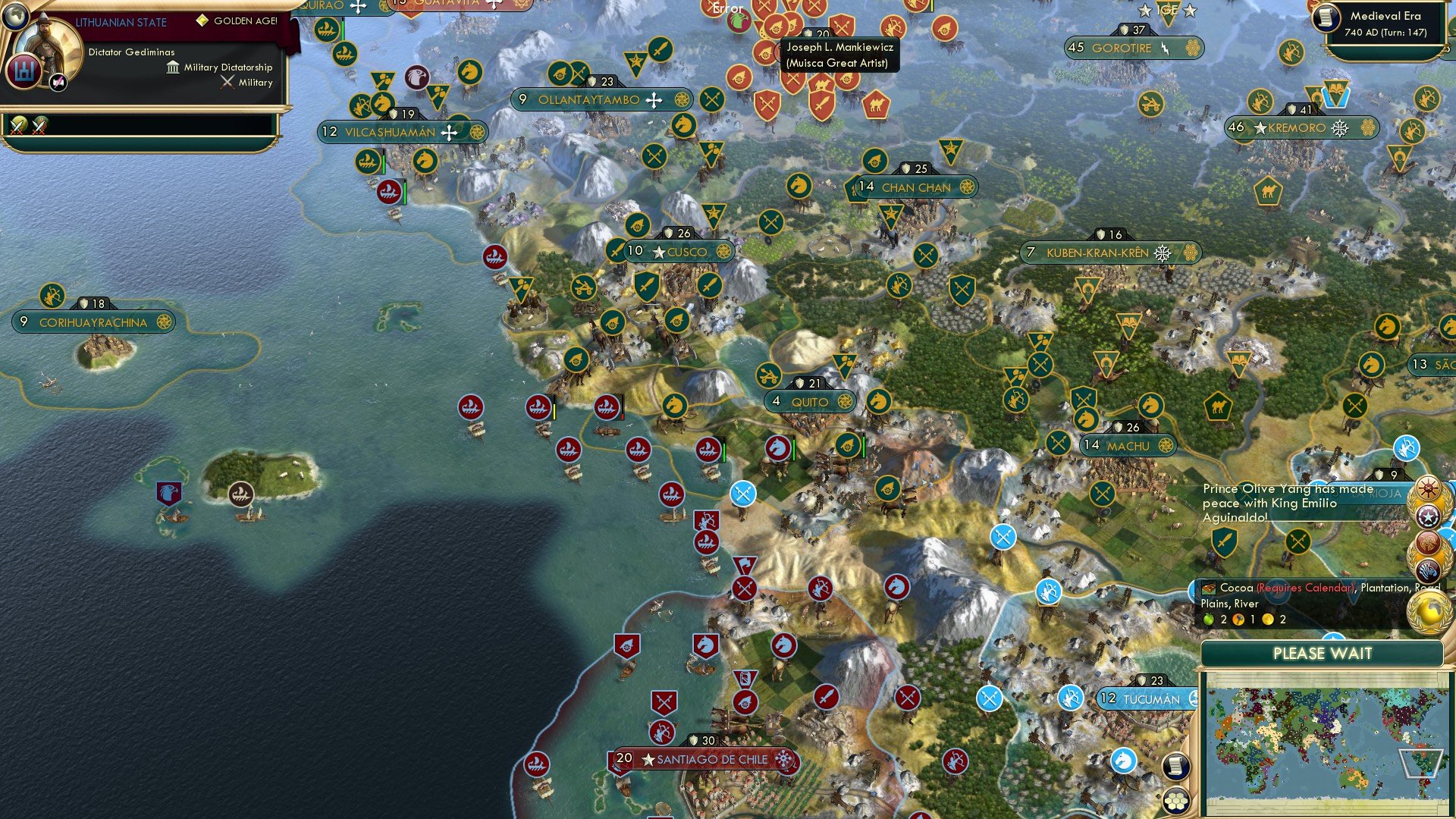Click the crossed-swords war status icon under the leader panel

tap(17, 123)
